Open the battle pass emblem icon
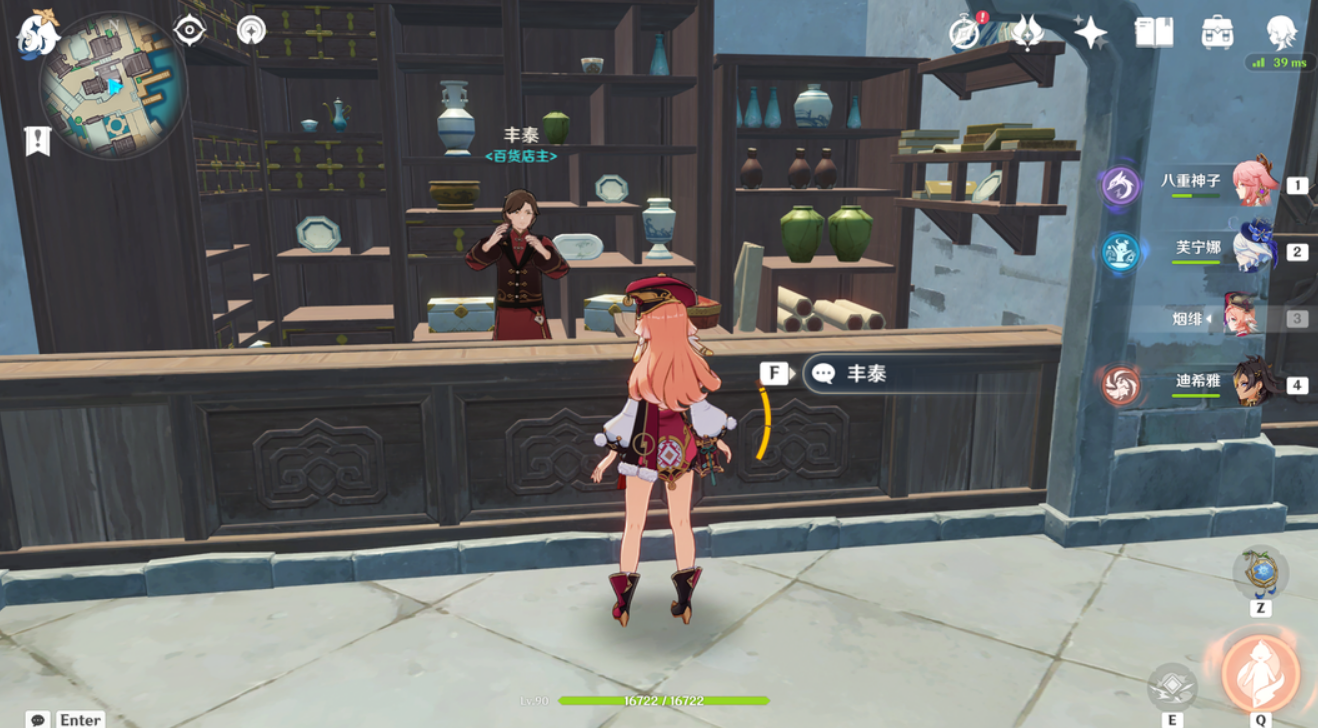Viewport: 1318px width, 728px height. point(1027,32)
